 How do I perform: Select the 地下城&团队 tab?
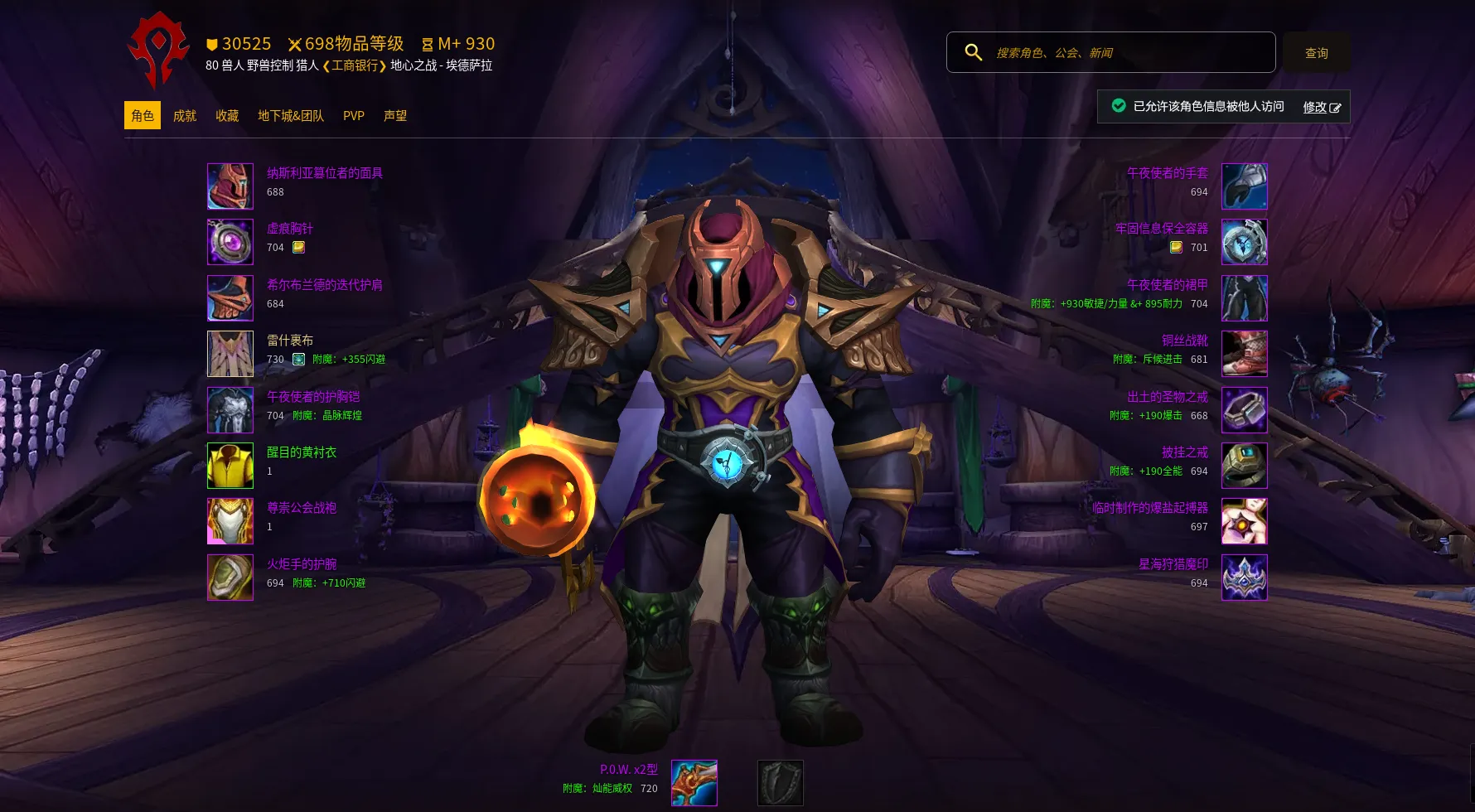click(291, 116)
